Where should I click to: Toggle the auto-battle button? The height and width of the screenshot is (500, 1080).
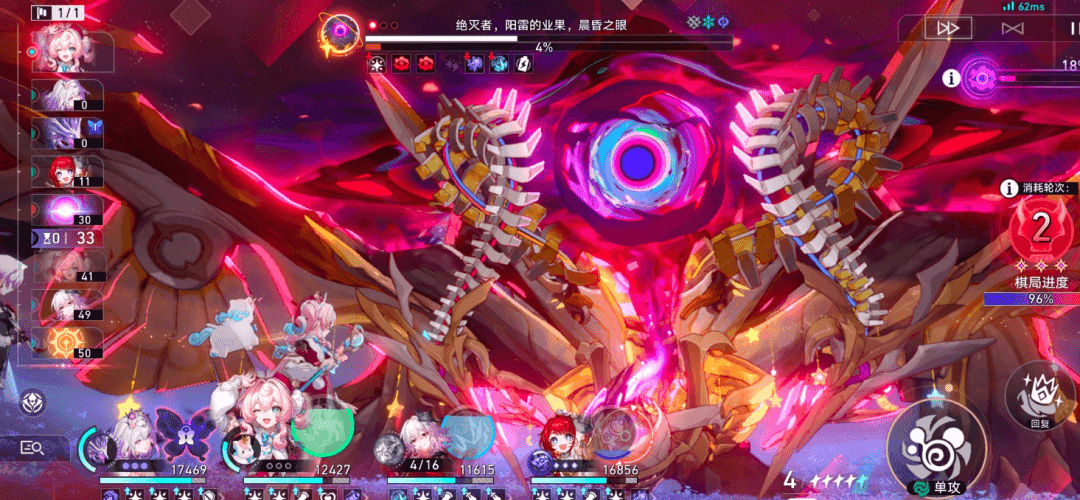pyautogui.click(x=1012, y=28)
